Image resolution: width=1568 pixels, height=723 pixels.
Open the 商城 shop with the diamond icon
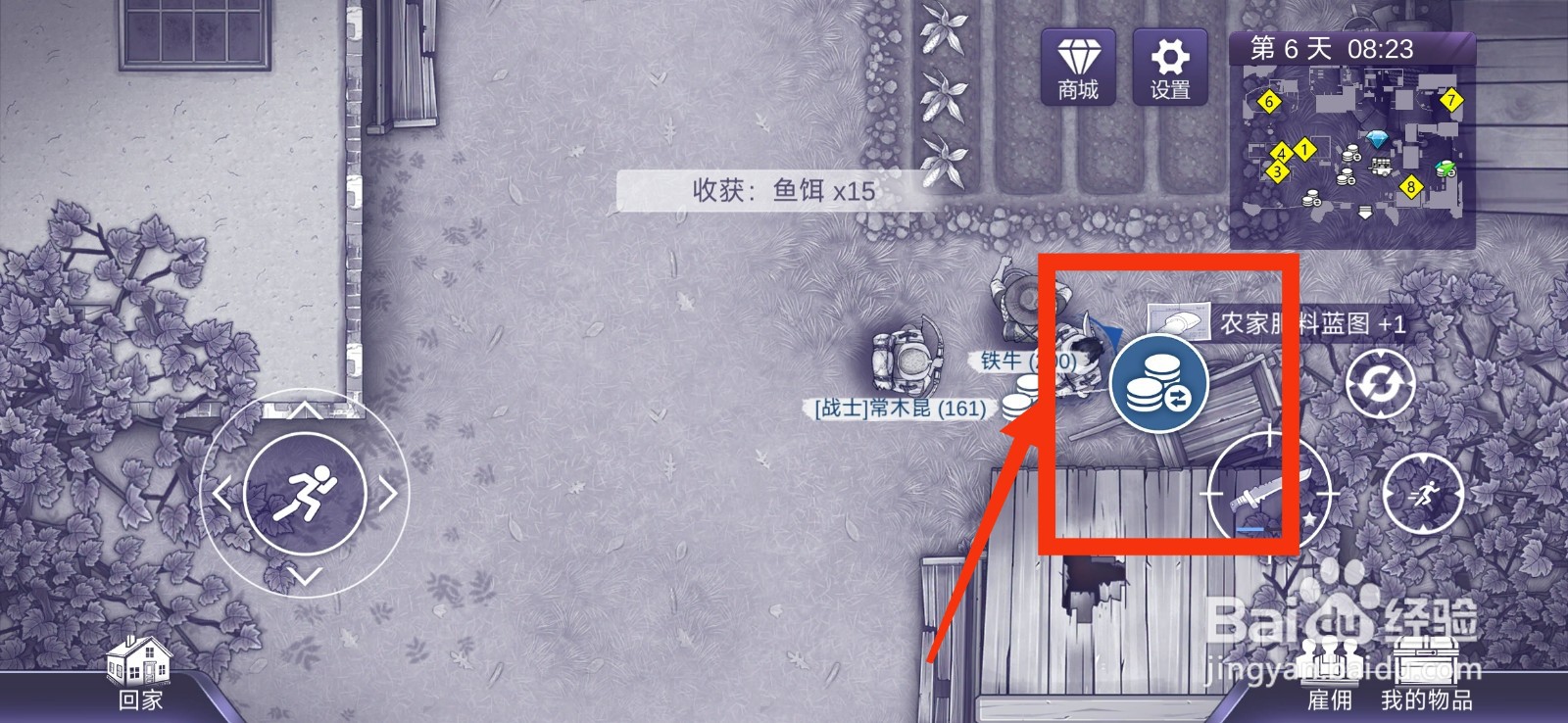pyautogui.click(x=1078, y=66)
